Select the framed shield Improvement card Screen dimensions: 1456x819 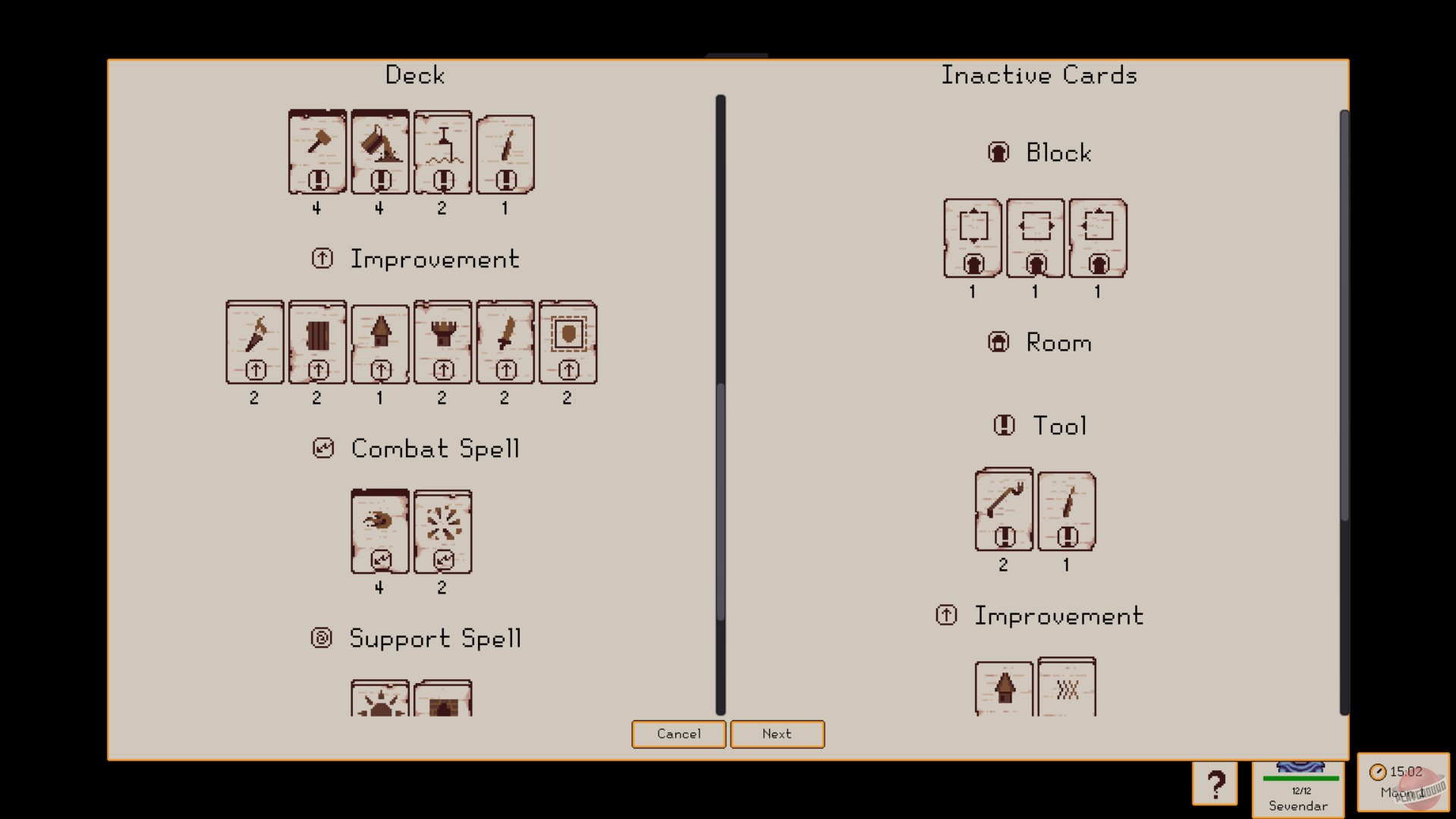pyautogui.click(x=568, y=342)
